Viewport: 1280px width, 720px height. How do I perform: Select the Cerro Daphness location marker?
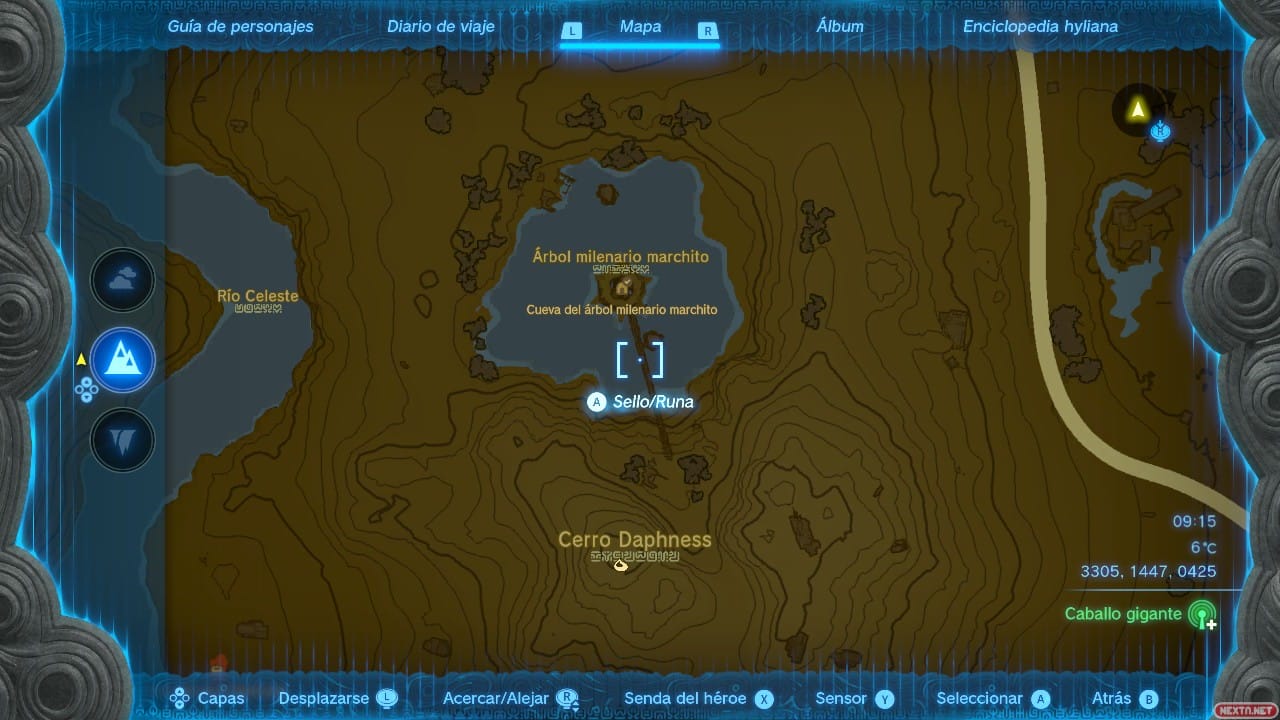coord(620,565)
